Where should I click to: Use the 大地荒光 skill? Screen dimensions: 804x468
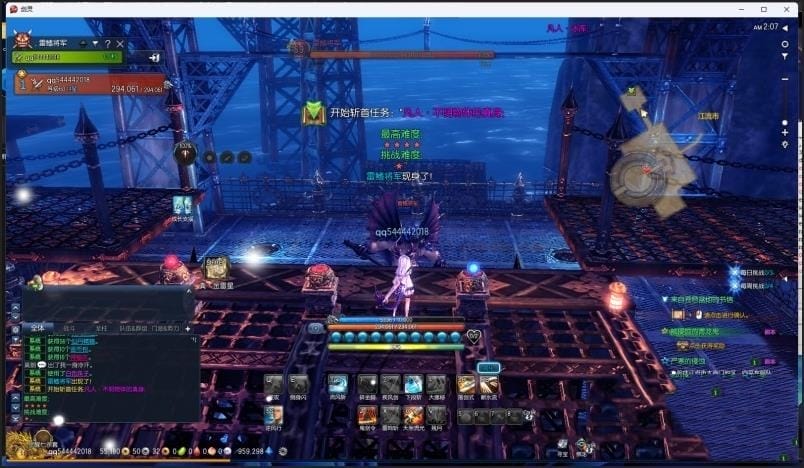pos(413,414)
